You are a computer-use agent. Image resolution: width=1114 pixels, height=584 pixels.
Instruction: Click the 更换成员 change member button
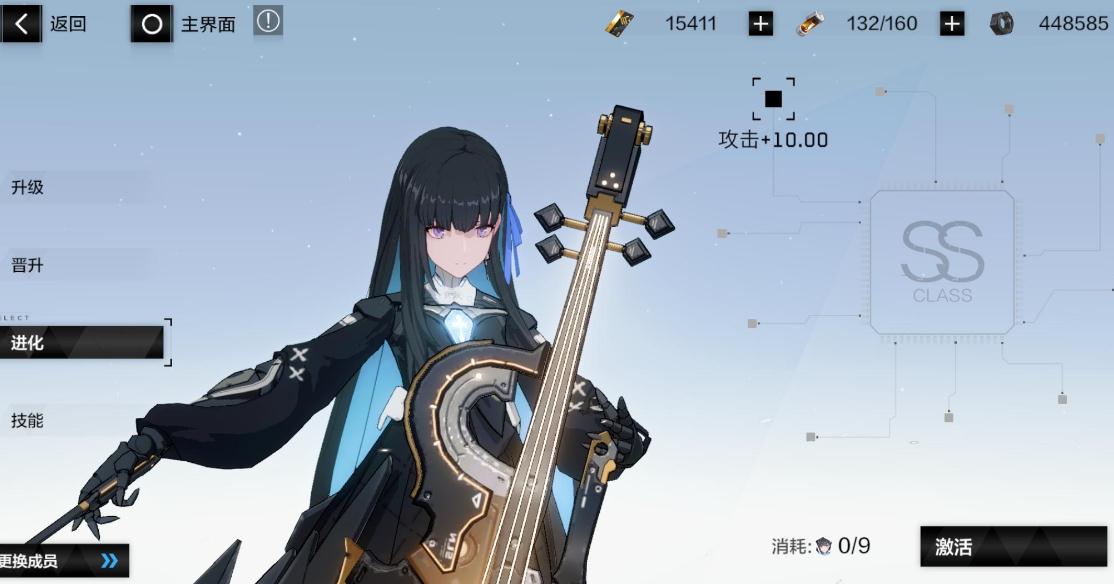tap(62, 561)
